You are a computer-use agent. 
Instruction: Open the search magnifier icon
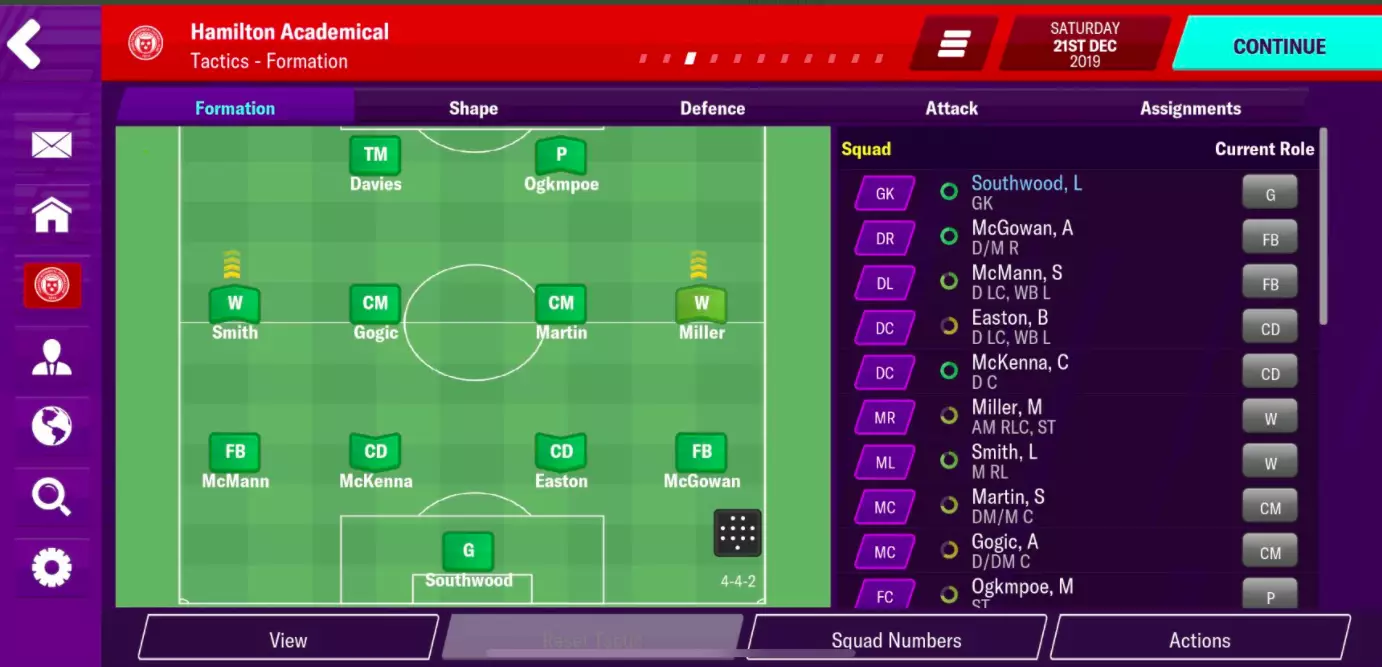tap(51, 496)
